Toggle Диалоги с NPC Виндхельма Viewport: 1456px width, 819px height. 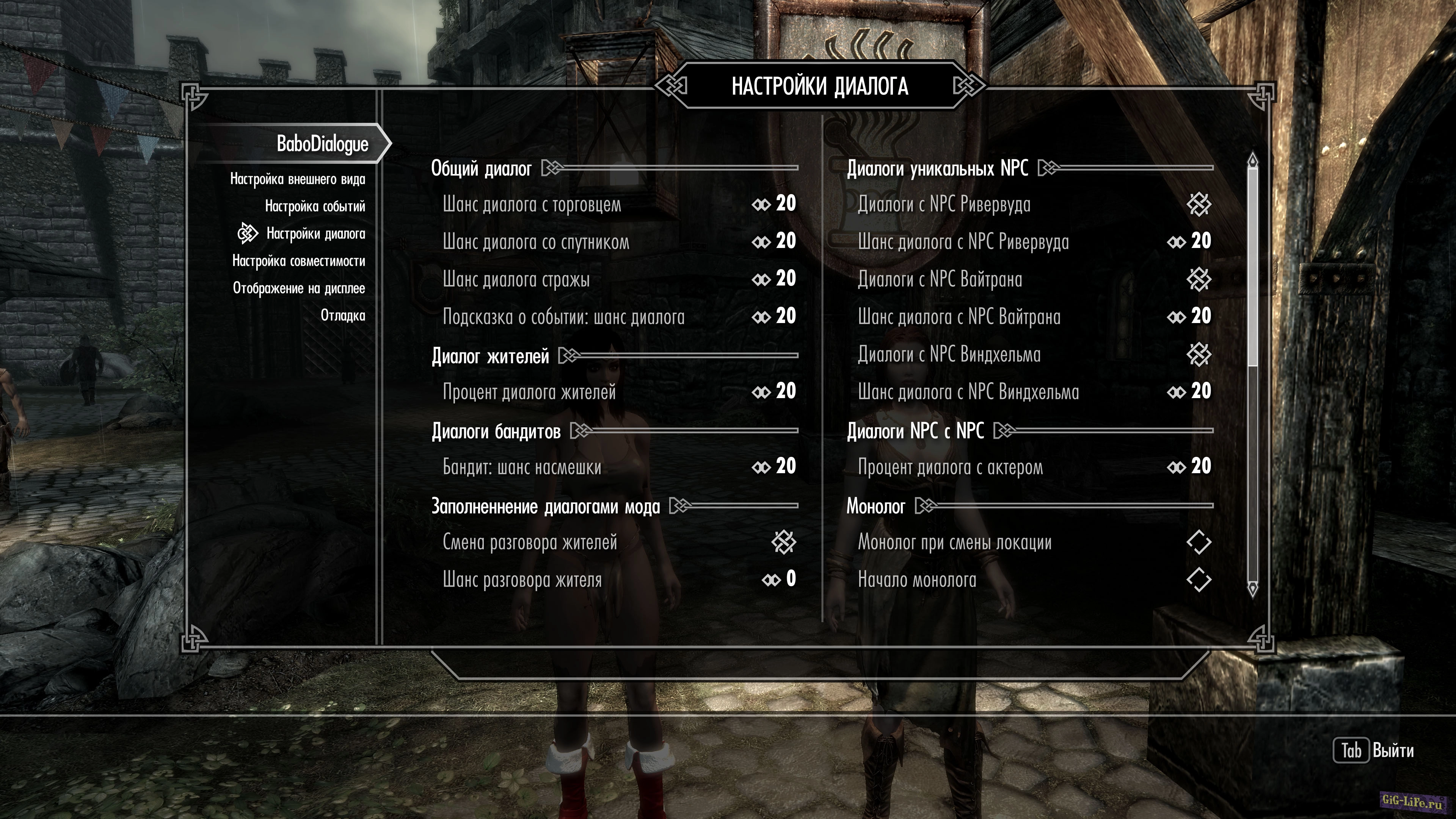click(1198, 355)
